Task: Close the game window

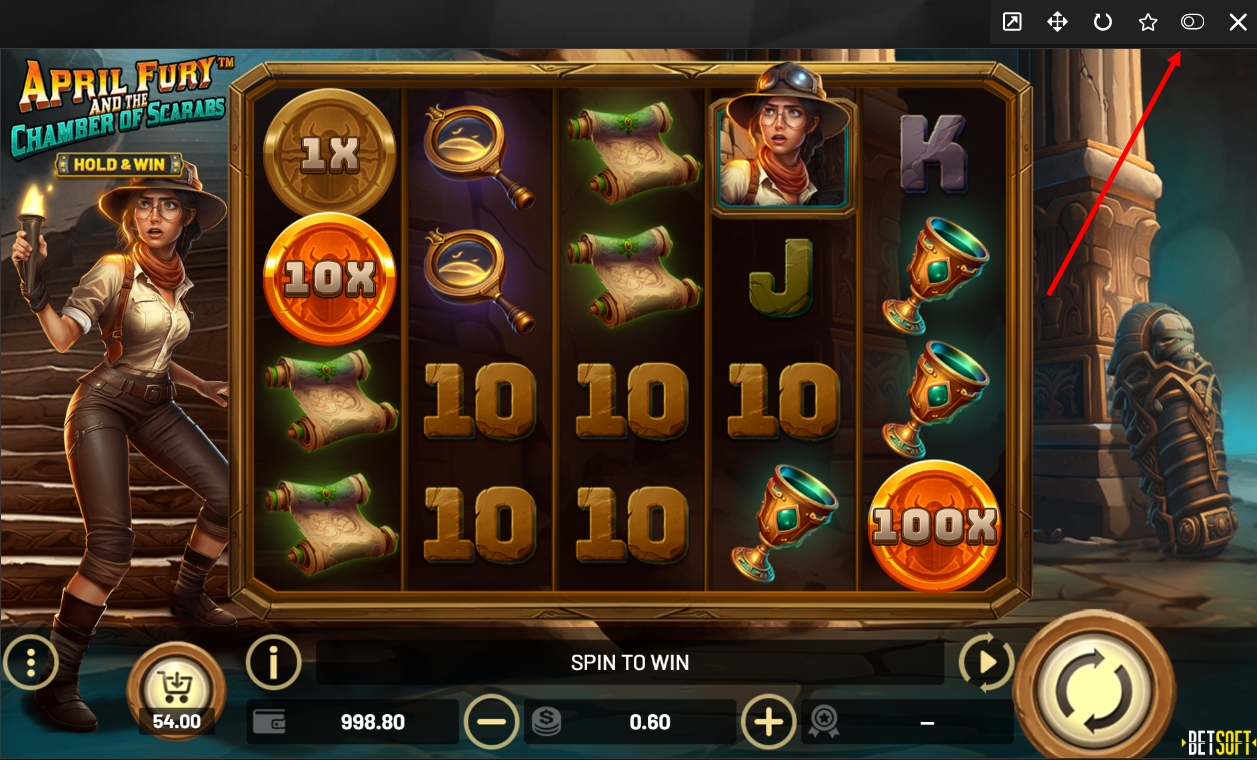Action: click(1238, 22)
